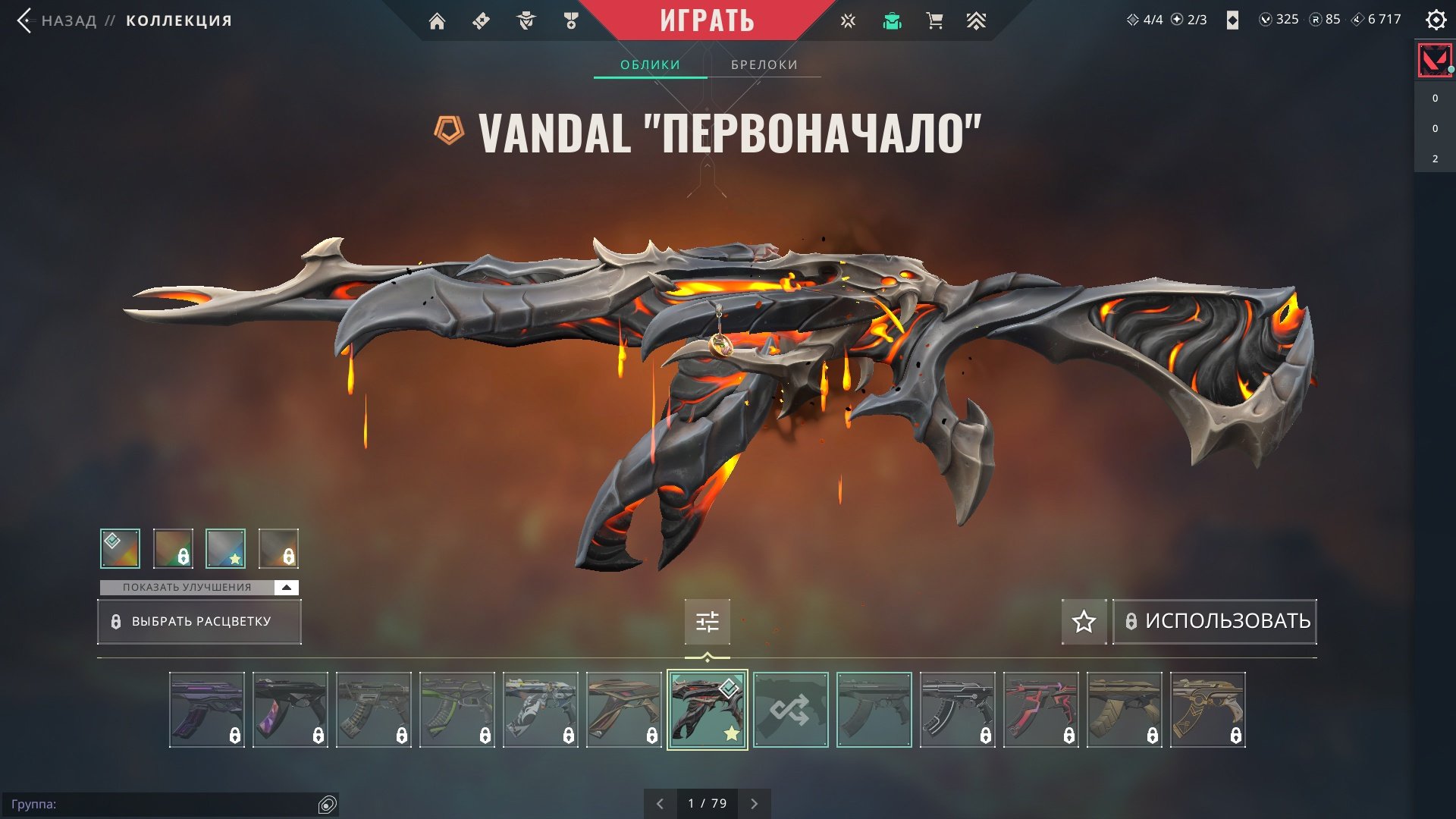Click ВЫБРАТЬ РАСЦВЕТКУ button
The height and width of the screenshot is (819, 1456).
[199, 622]
